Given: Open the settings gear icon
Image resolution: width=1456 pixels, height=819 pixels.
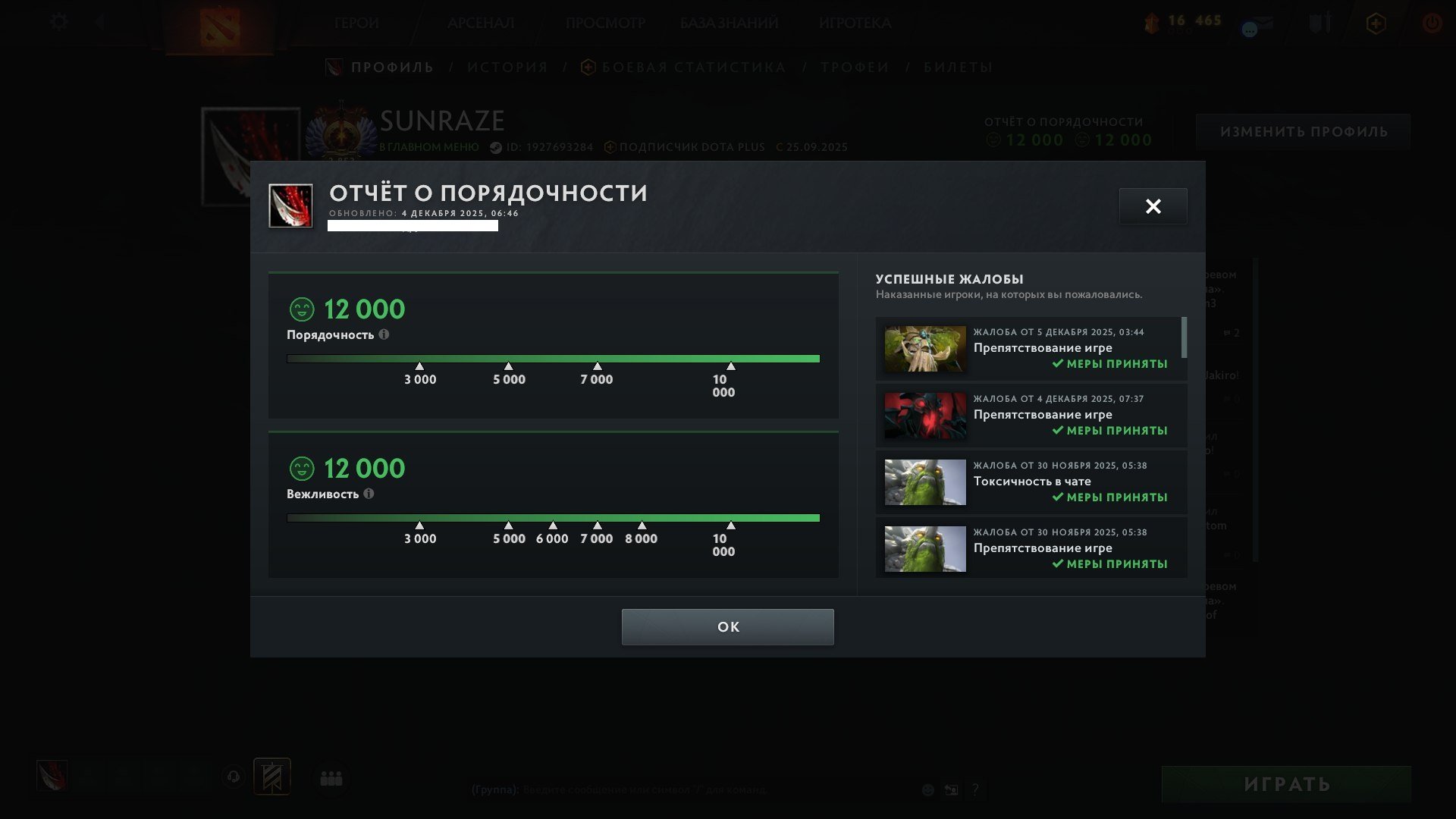Looking at the screenshot, I should [58, 22].
